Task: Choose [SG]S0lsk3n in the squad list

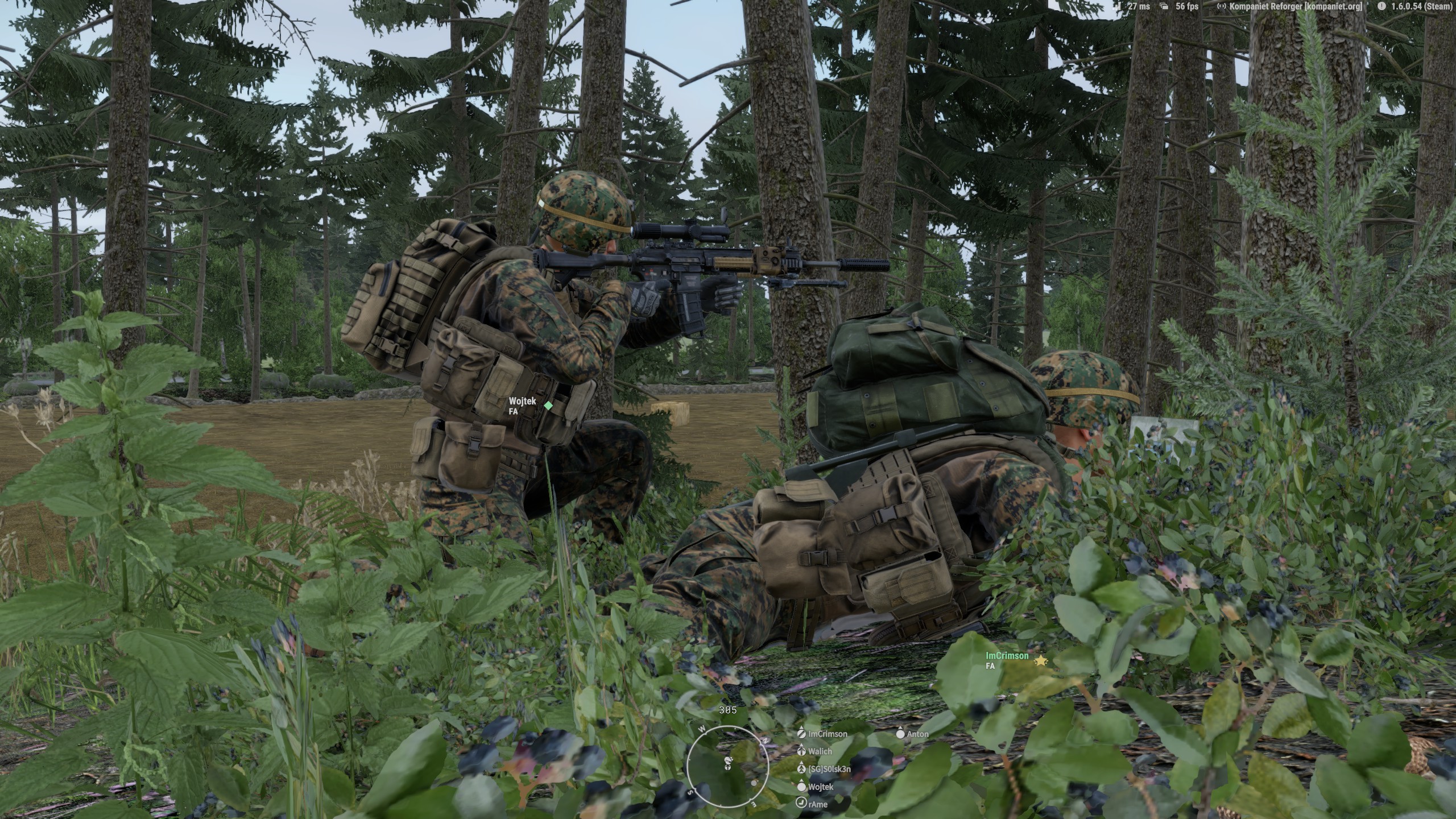Action: tap(829, 770)
